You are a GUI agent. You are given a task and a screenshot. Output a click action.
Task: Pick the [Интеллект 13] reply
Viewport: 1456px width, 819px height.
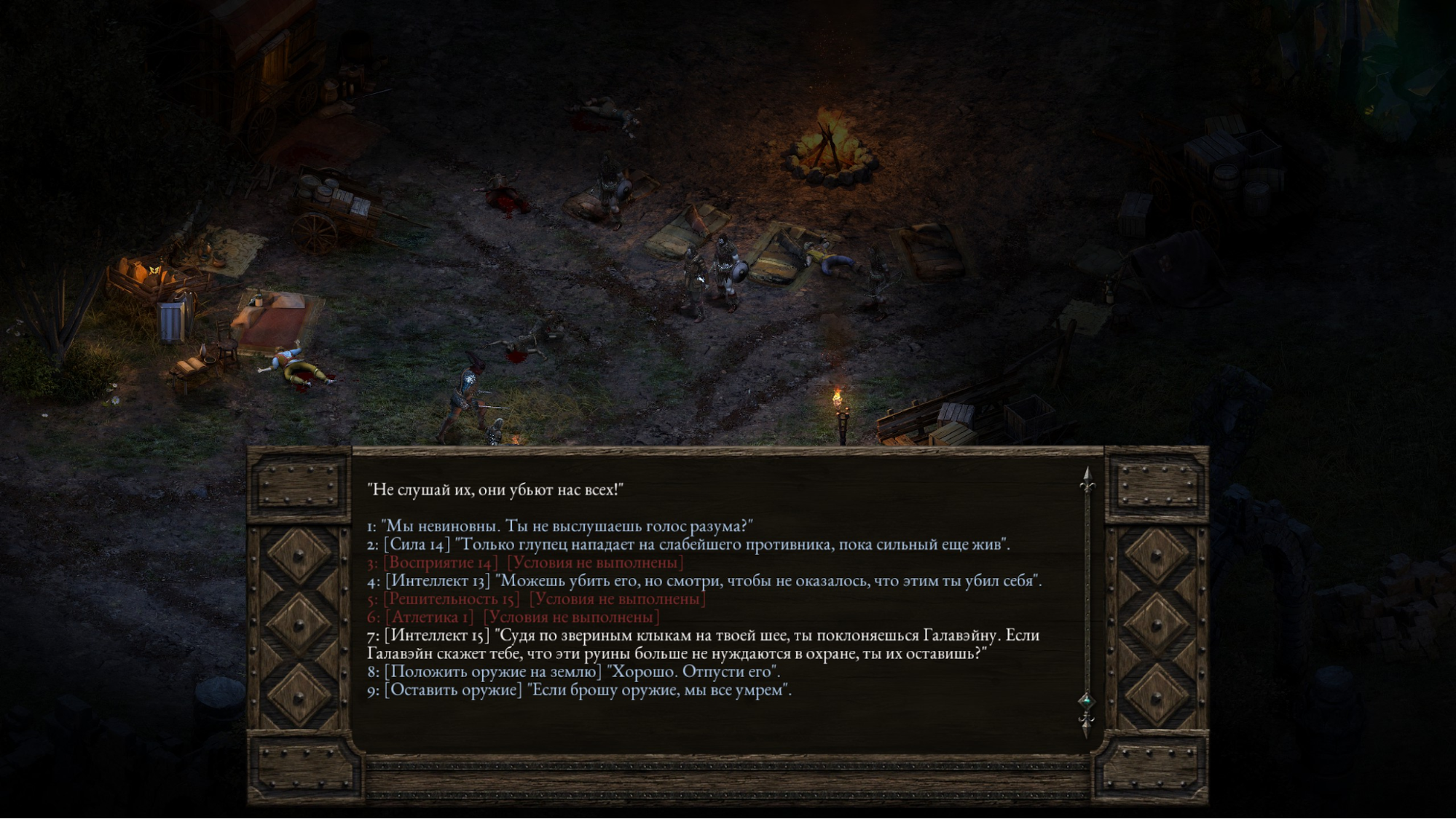coord(704,580)
